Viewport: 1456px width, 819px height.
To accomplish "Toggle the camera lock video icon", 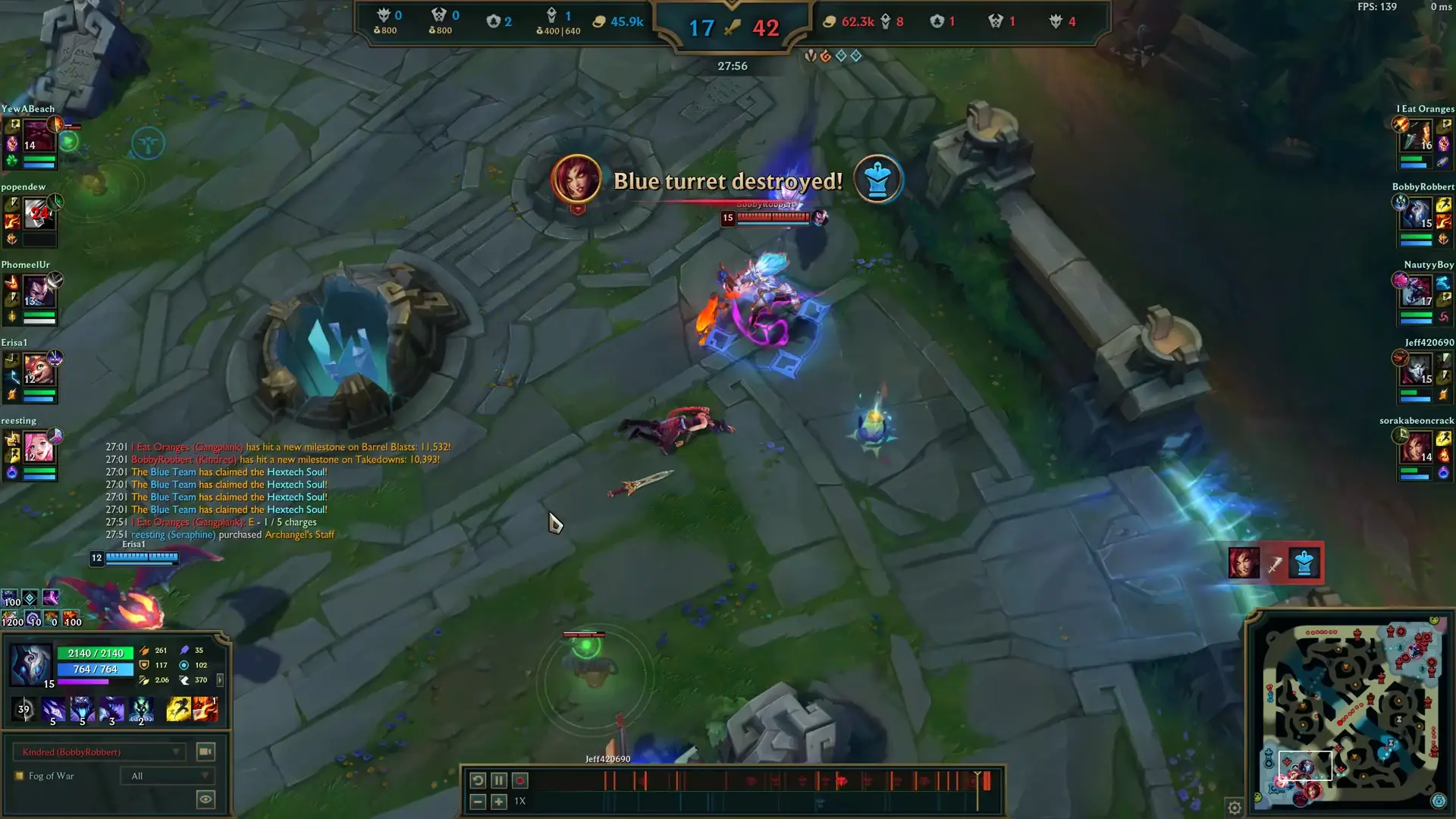I will pos(205,752).
